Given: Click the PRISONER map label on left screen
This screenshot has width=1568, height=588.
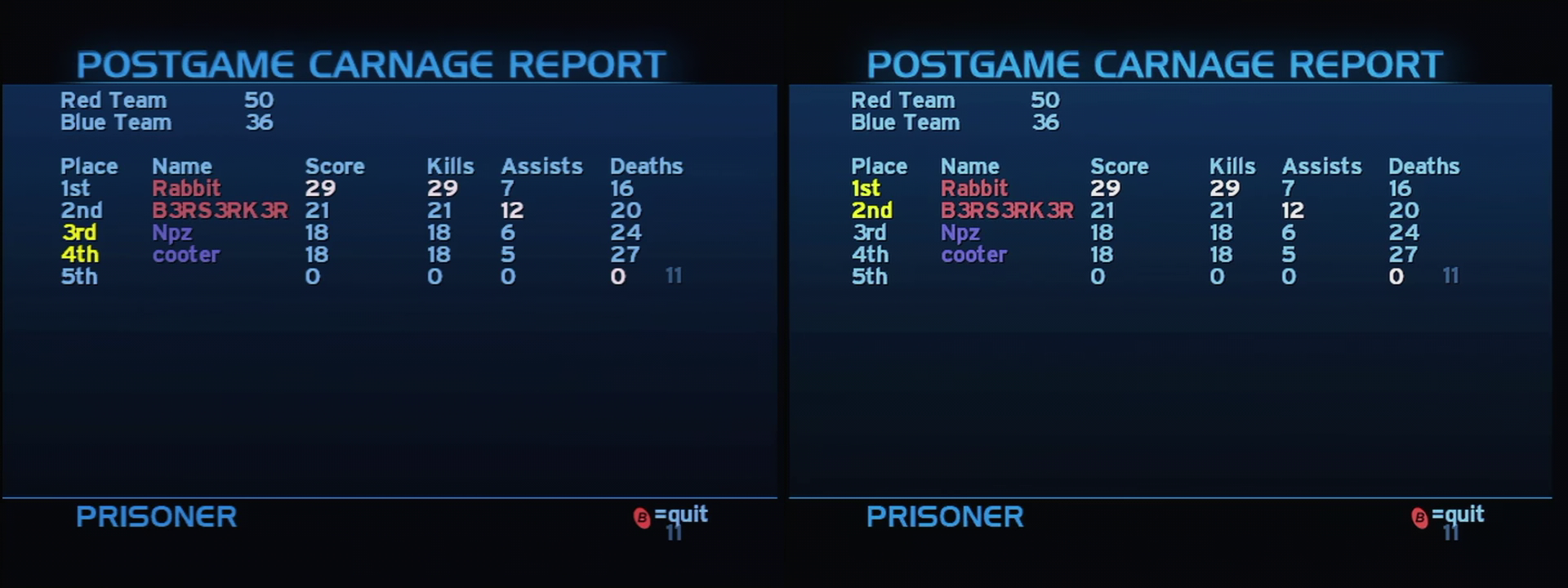Looking at the screenshot, I should click(155, 517).
